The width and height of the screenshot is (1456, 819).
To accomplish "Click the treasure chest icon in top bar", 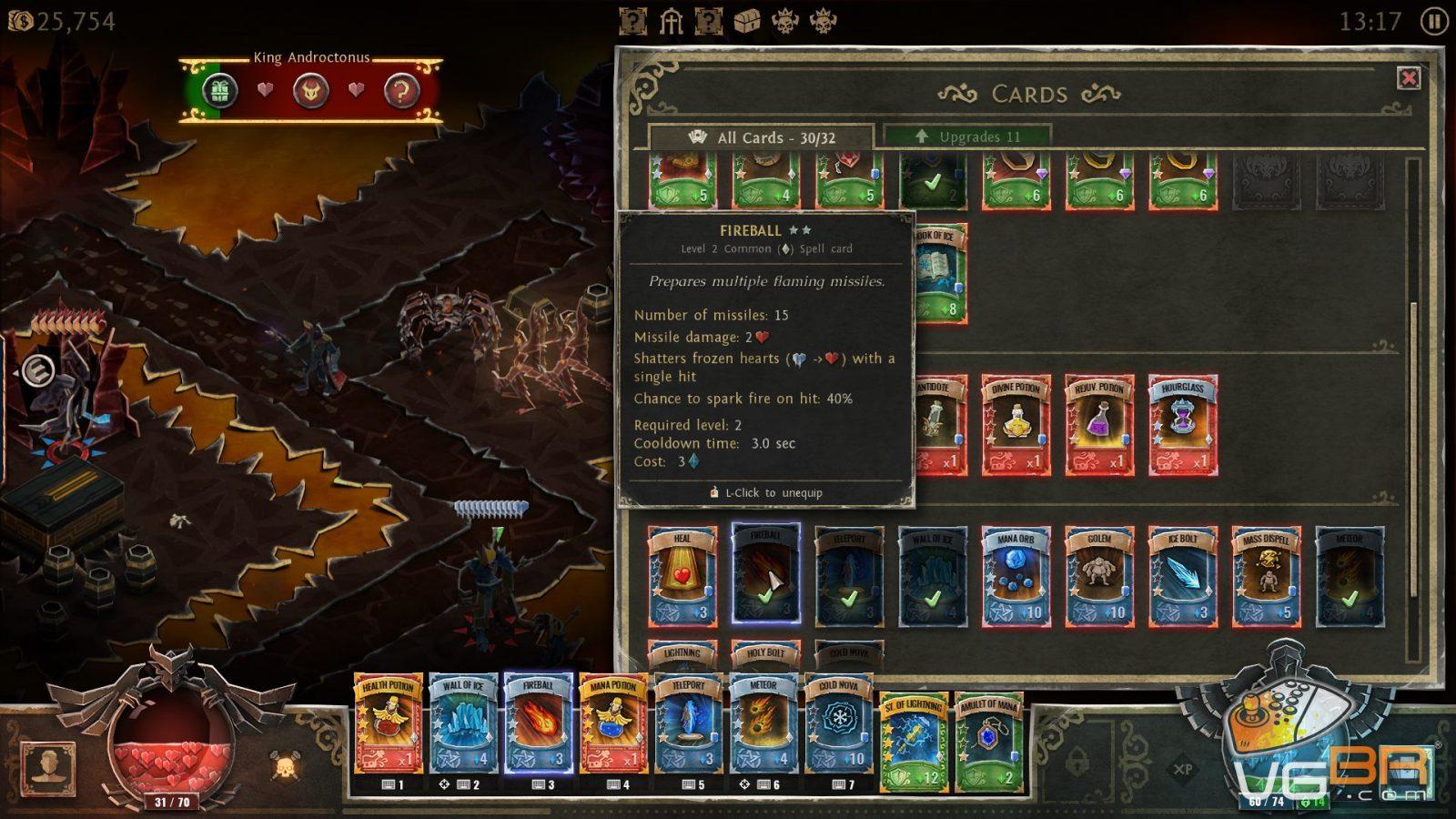I will coord(746,21).
